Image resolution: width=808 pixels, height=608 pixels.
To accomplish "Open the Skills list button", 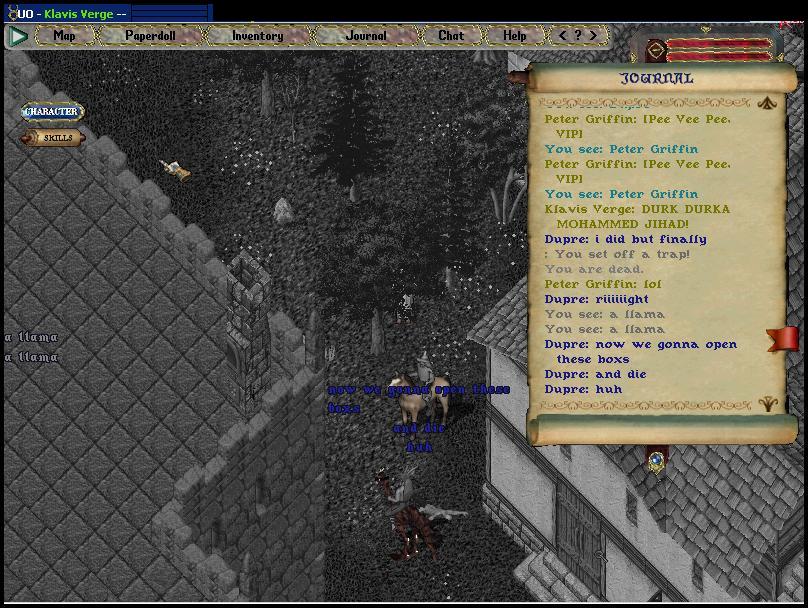I will click(56, 138).
